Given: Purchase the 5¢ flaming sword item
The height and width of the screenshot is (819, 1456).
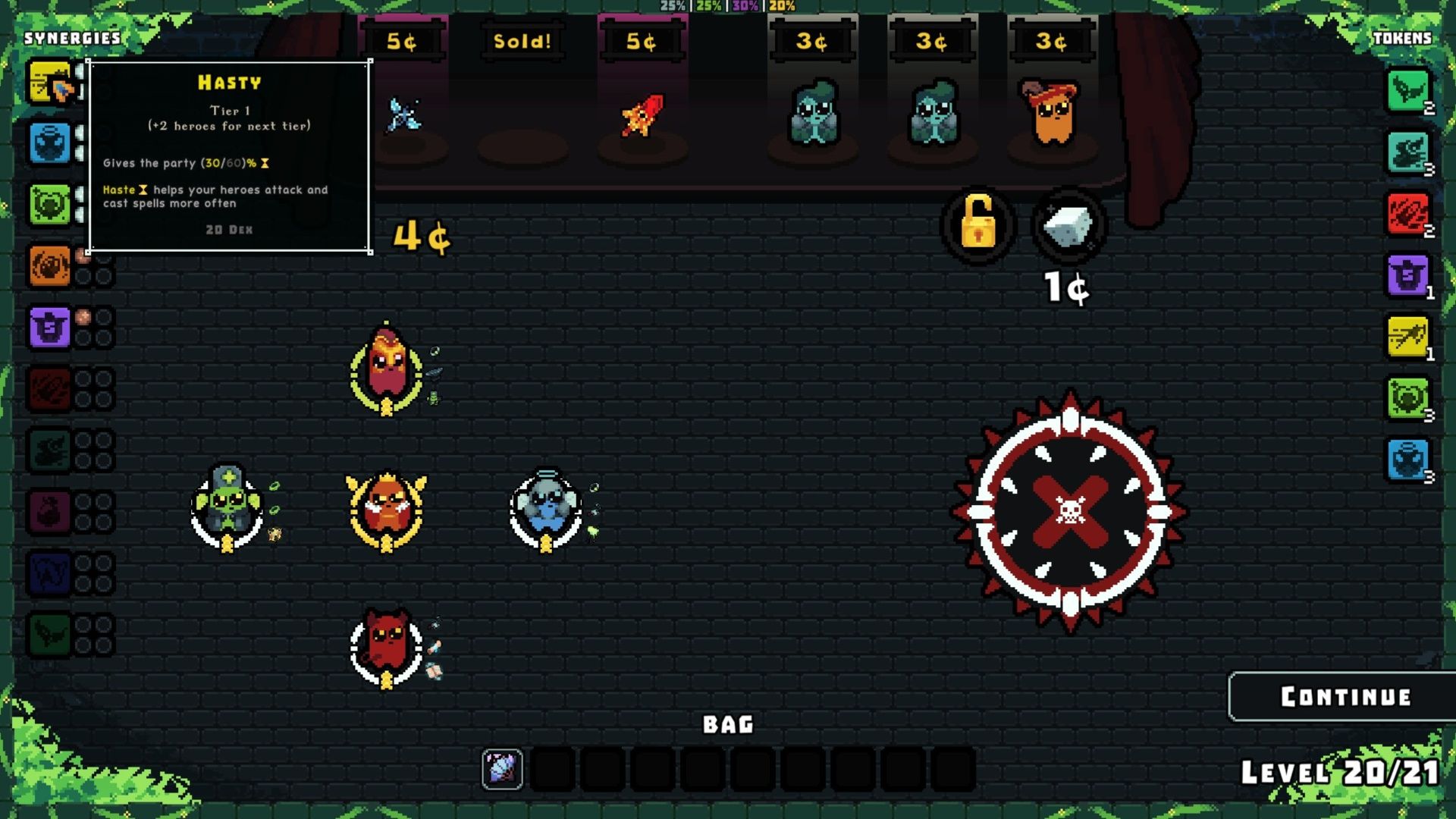Looking at the screenshot, I should [x=643, y=114].
